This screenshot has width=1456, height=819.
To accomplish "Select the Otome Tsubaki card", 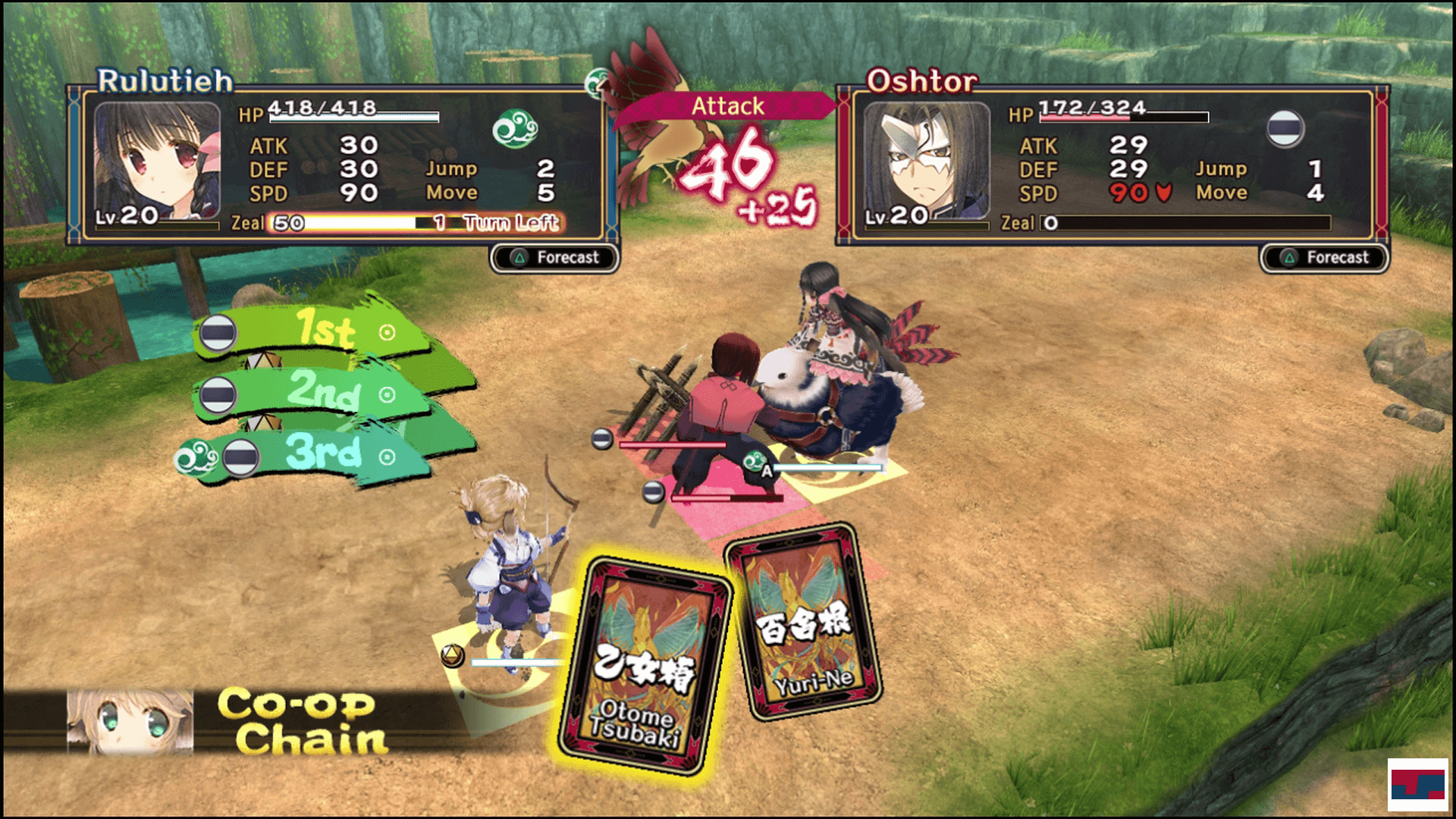I will pos(643,664).
